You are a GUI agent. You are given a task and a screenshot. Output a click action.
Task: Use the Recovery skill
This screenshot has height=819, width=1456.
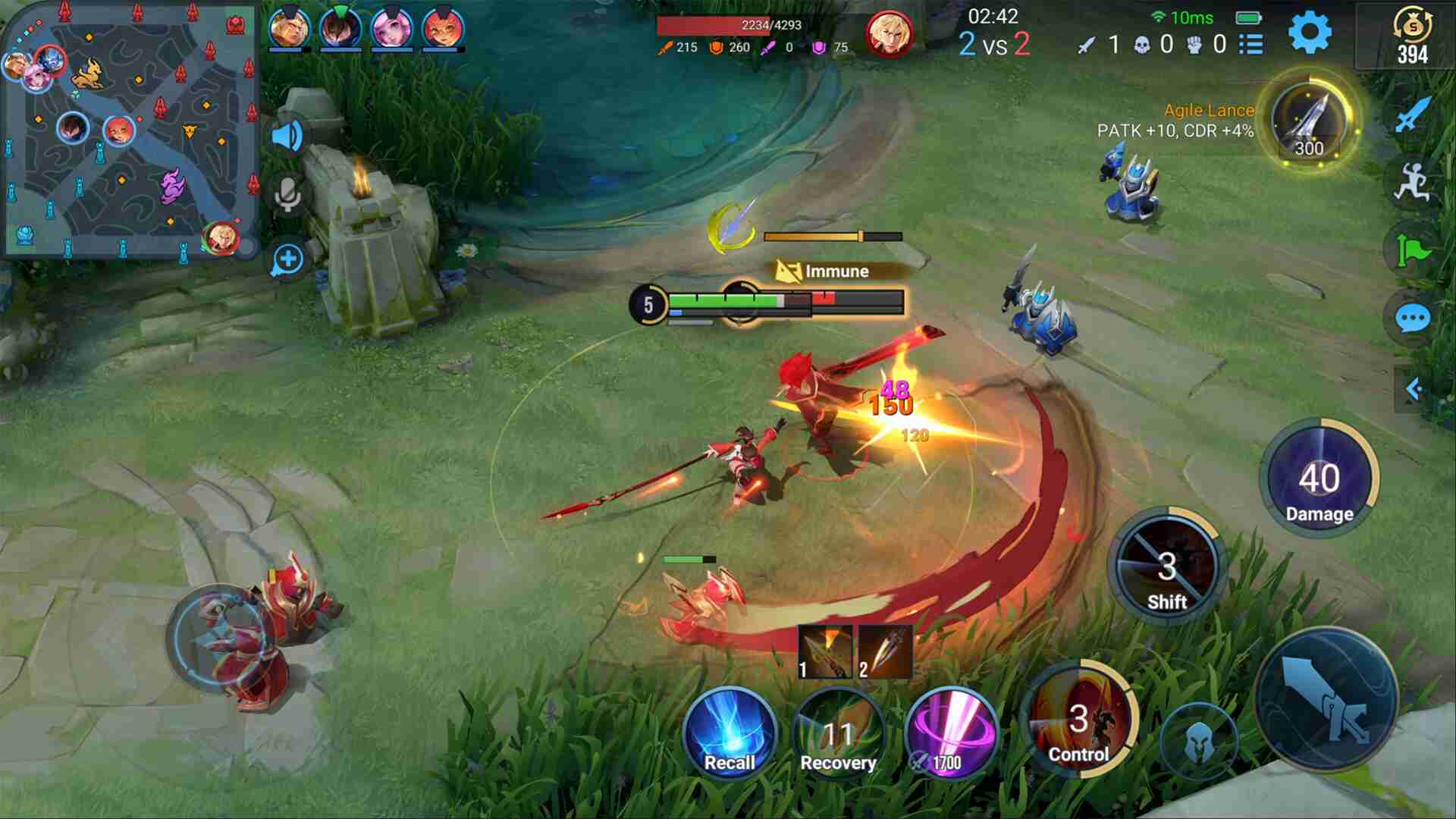click(838, 733)
